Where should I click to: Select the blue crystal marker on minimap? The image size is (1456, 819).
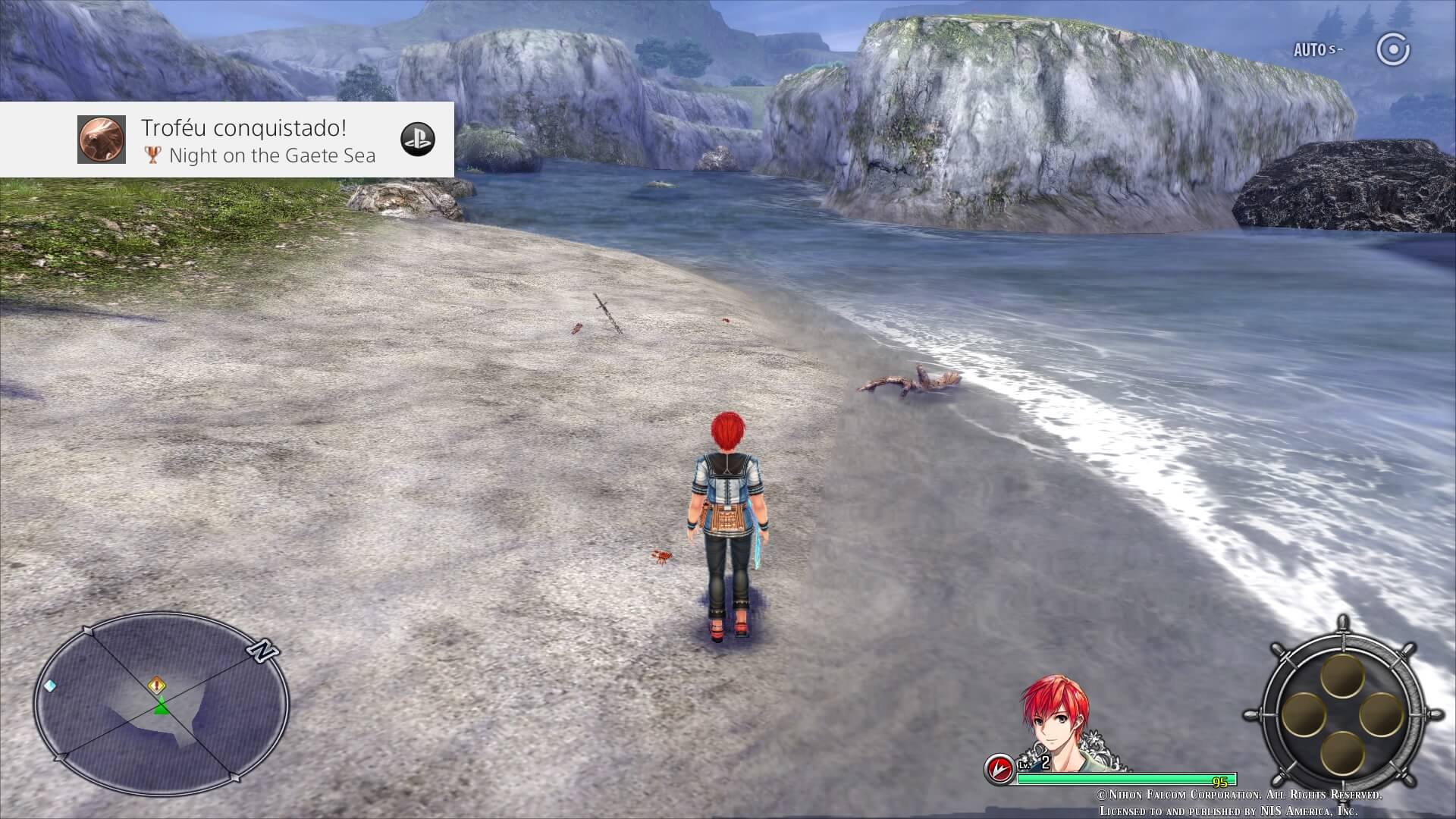click(x=51, y=686)
